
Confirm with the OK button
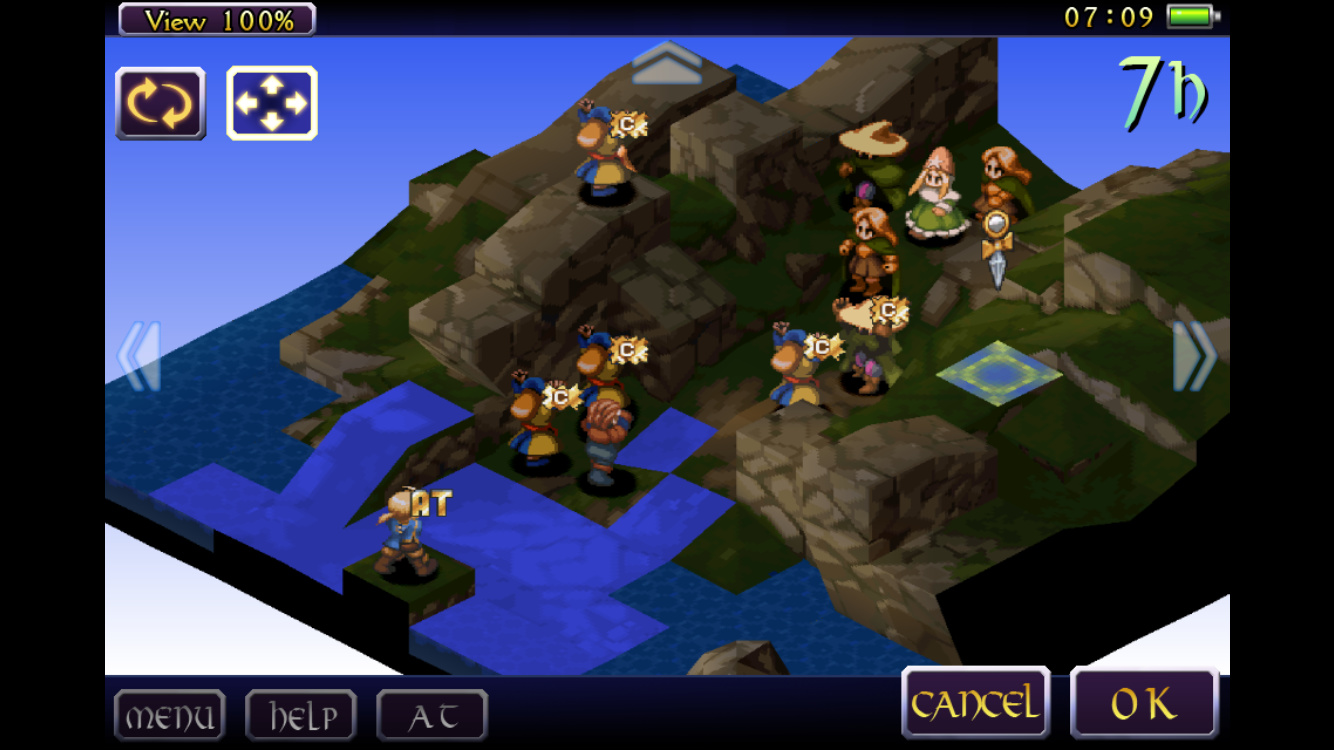pos(1144,705)
